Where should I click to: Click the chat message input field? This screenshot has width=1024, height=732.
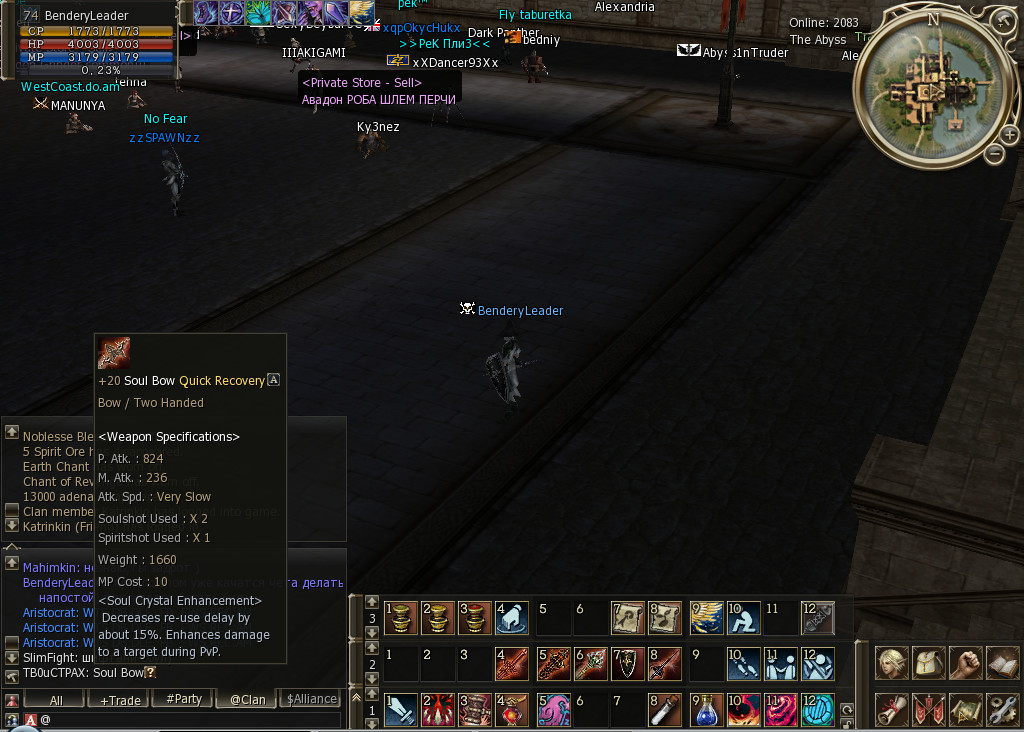(190, 719)
